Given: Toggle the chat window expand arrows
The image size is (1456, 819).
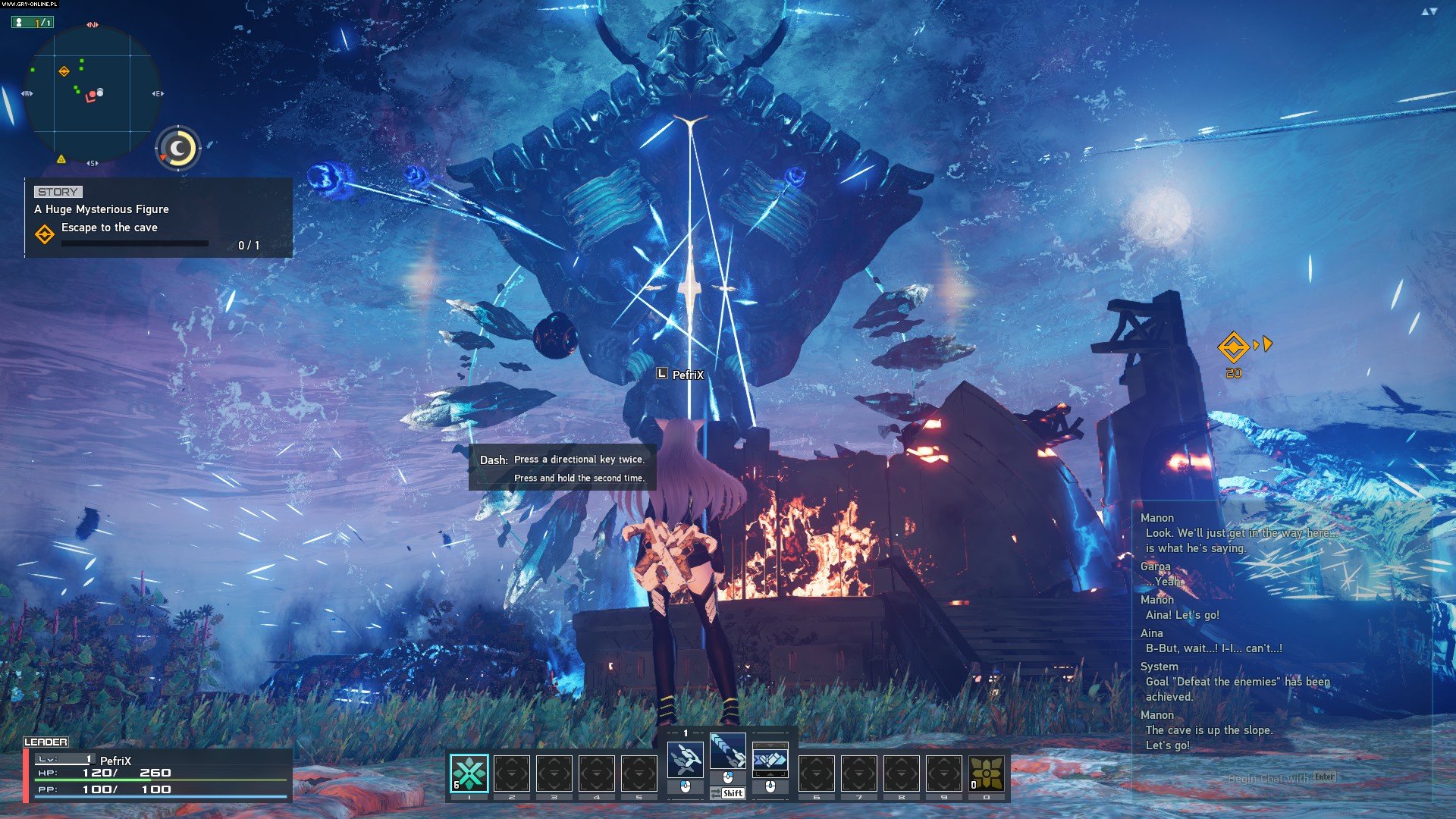Looking at the screenshot, I should 1429,11.
